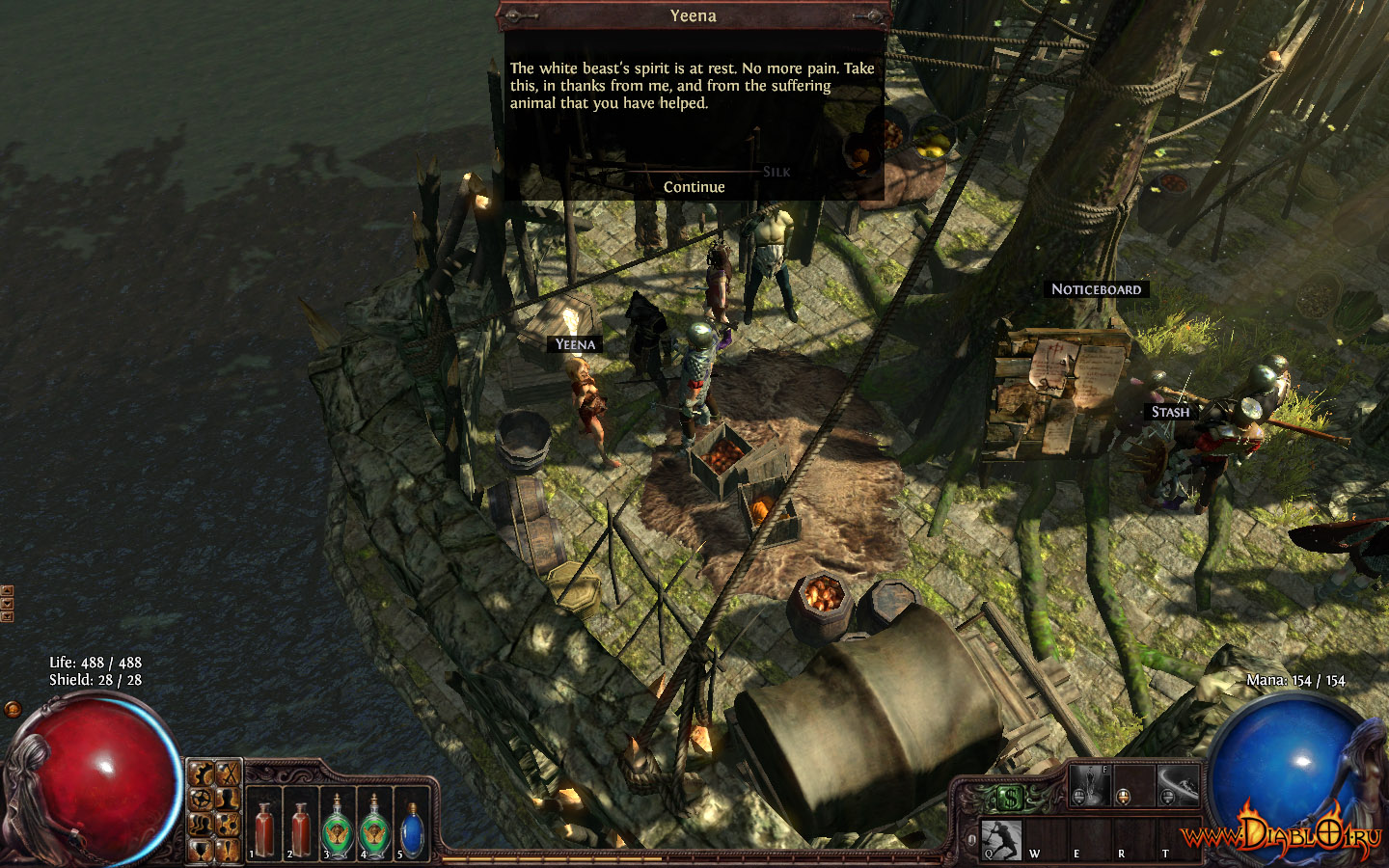This screenshot has width=1389, height=868.
Task: Select the sweeping slash skill in the top skill row
Action: click(x=1177, y=785)
